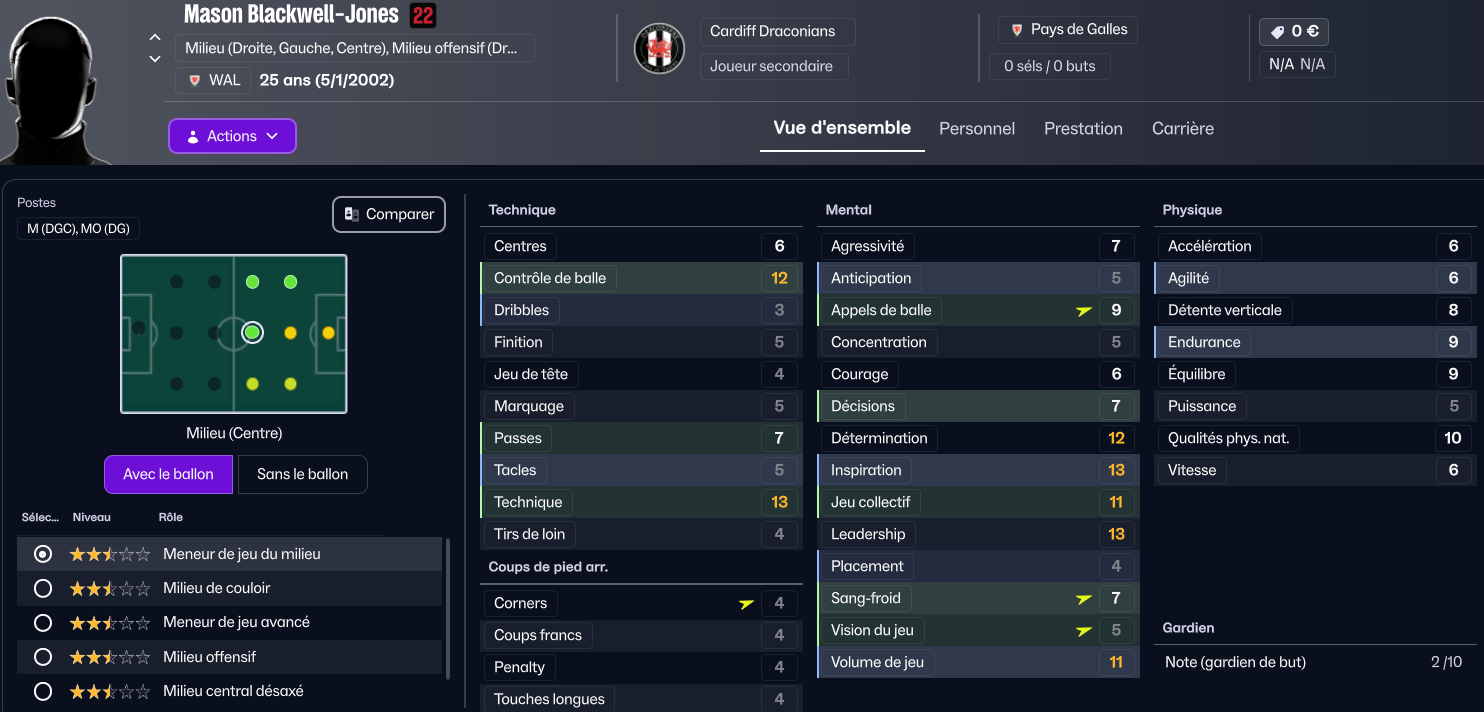Click the Comparer button
This screenshot has width=1484, height=712.
click(389, 214)
